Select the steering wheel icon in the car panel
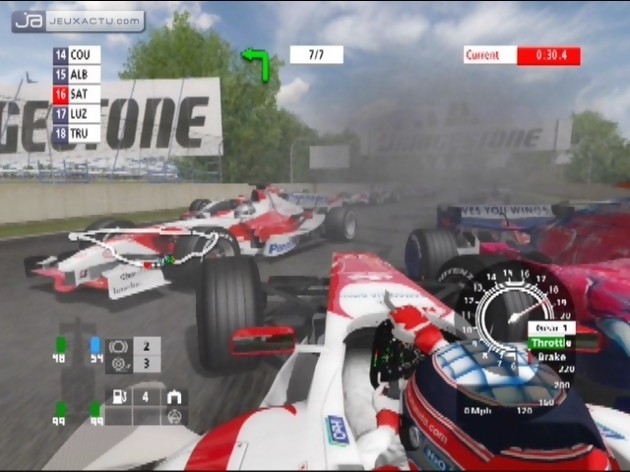 175,415
